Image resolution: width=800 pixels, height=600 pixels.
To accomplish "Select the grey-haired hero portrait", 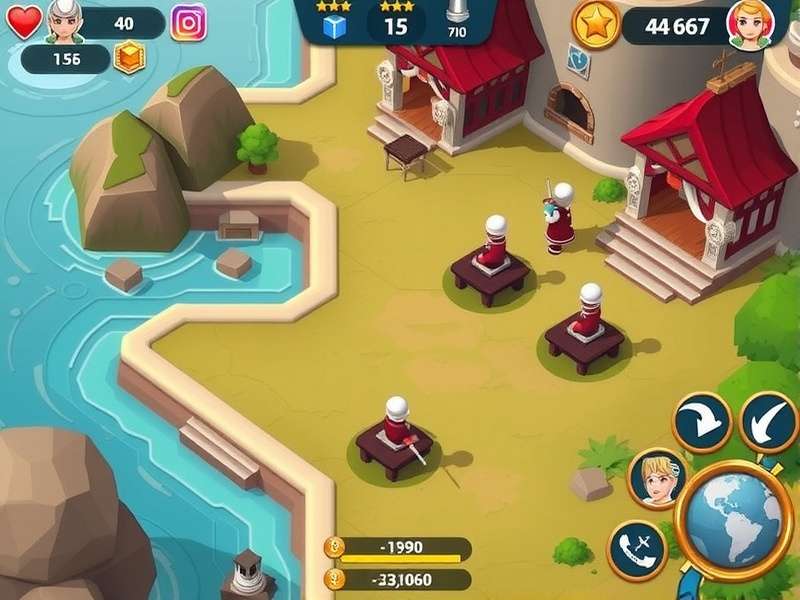I will pos(63,21).
